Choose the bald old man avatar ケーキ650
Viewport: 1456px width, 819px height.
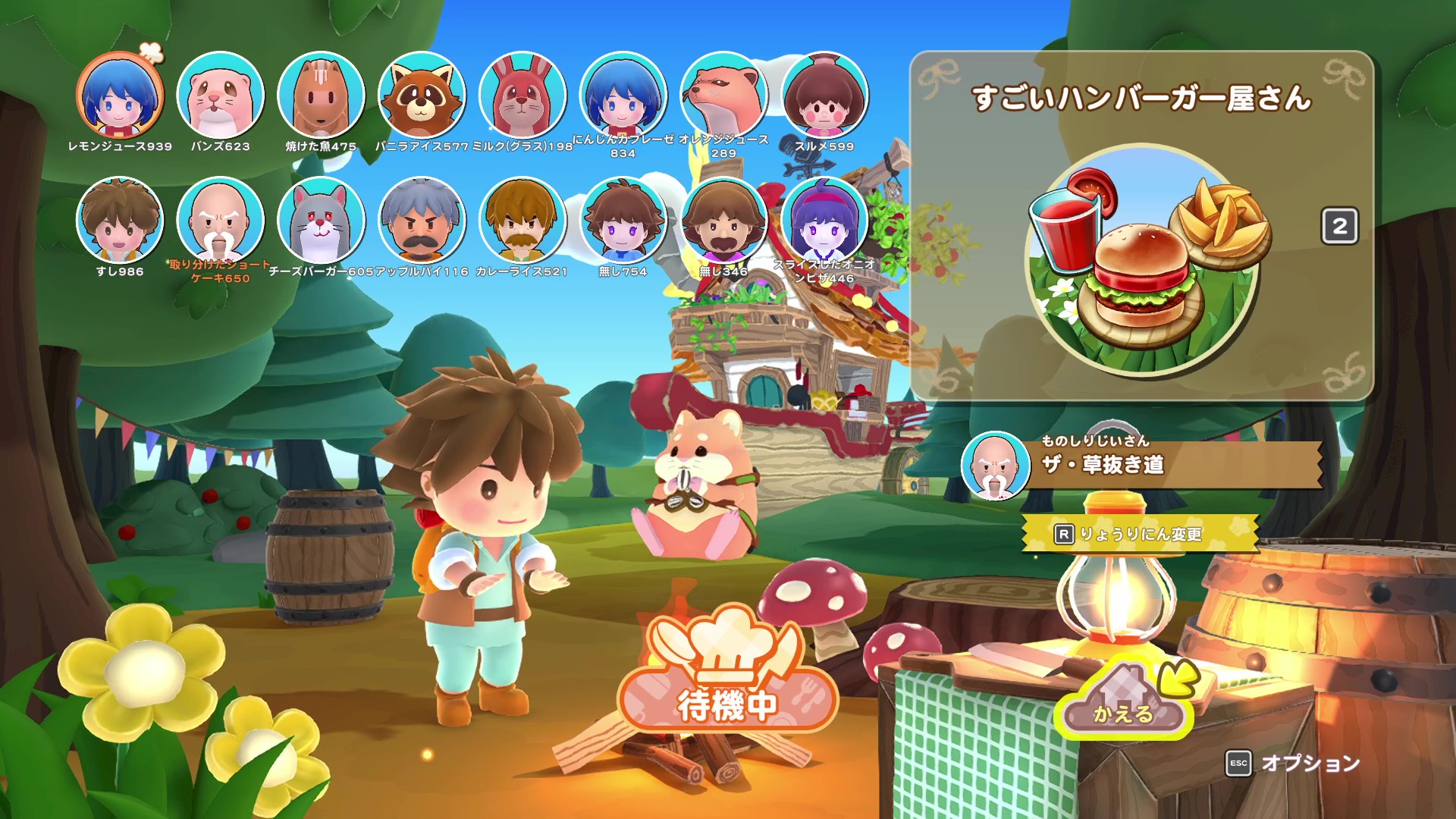(x=220, y=221)
